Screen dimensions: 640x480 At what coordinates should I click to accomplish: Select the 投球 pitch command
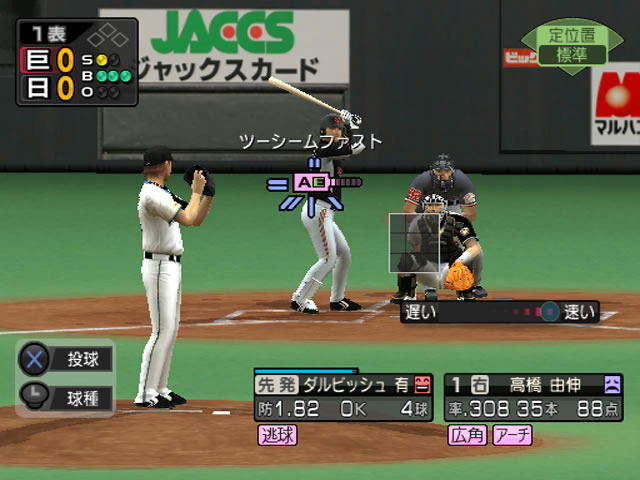(x=66, y=360)
